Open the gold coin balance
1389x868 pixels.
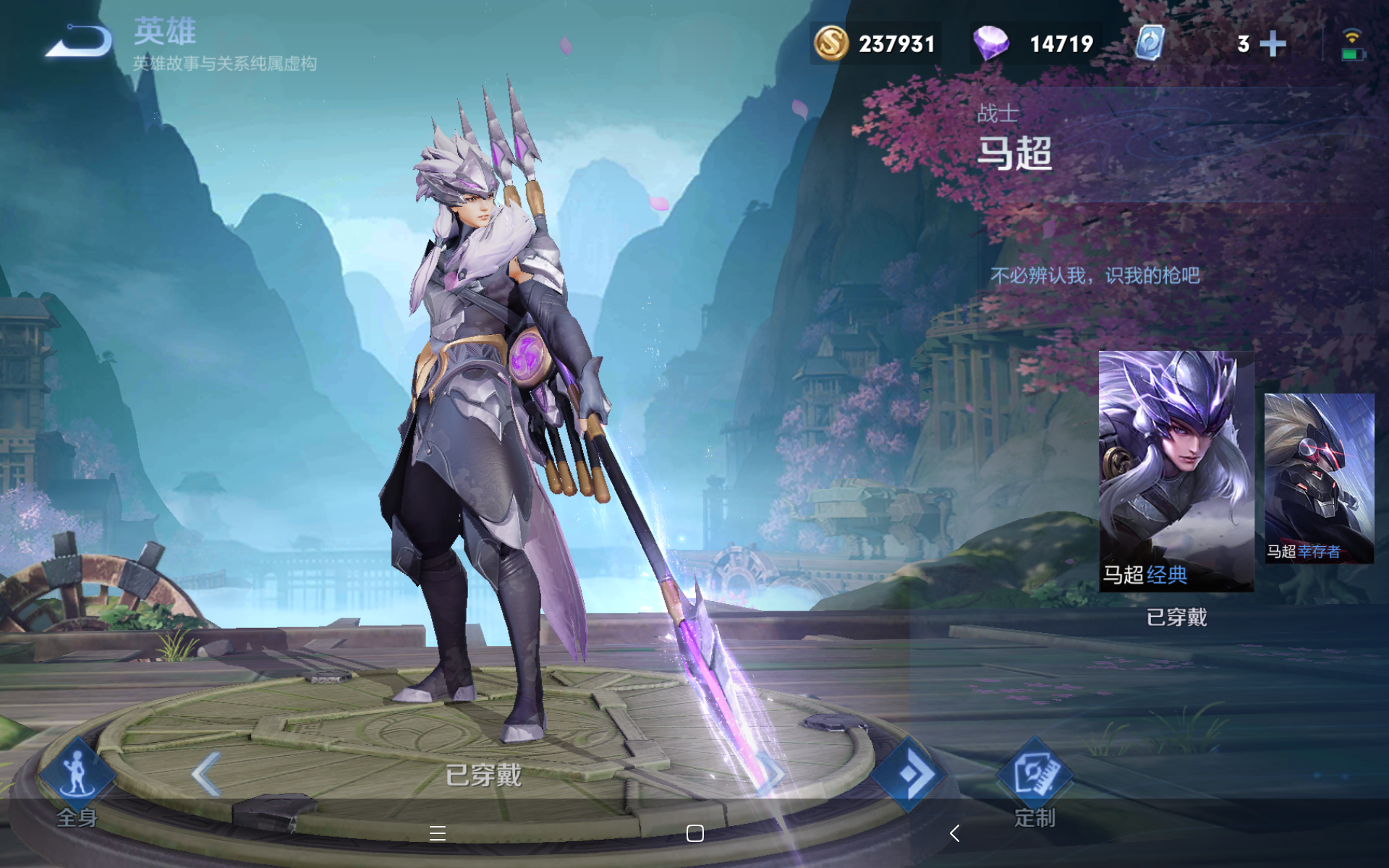pyautogui.click(x=875, y=43)
